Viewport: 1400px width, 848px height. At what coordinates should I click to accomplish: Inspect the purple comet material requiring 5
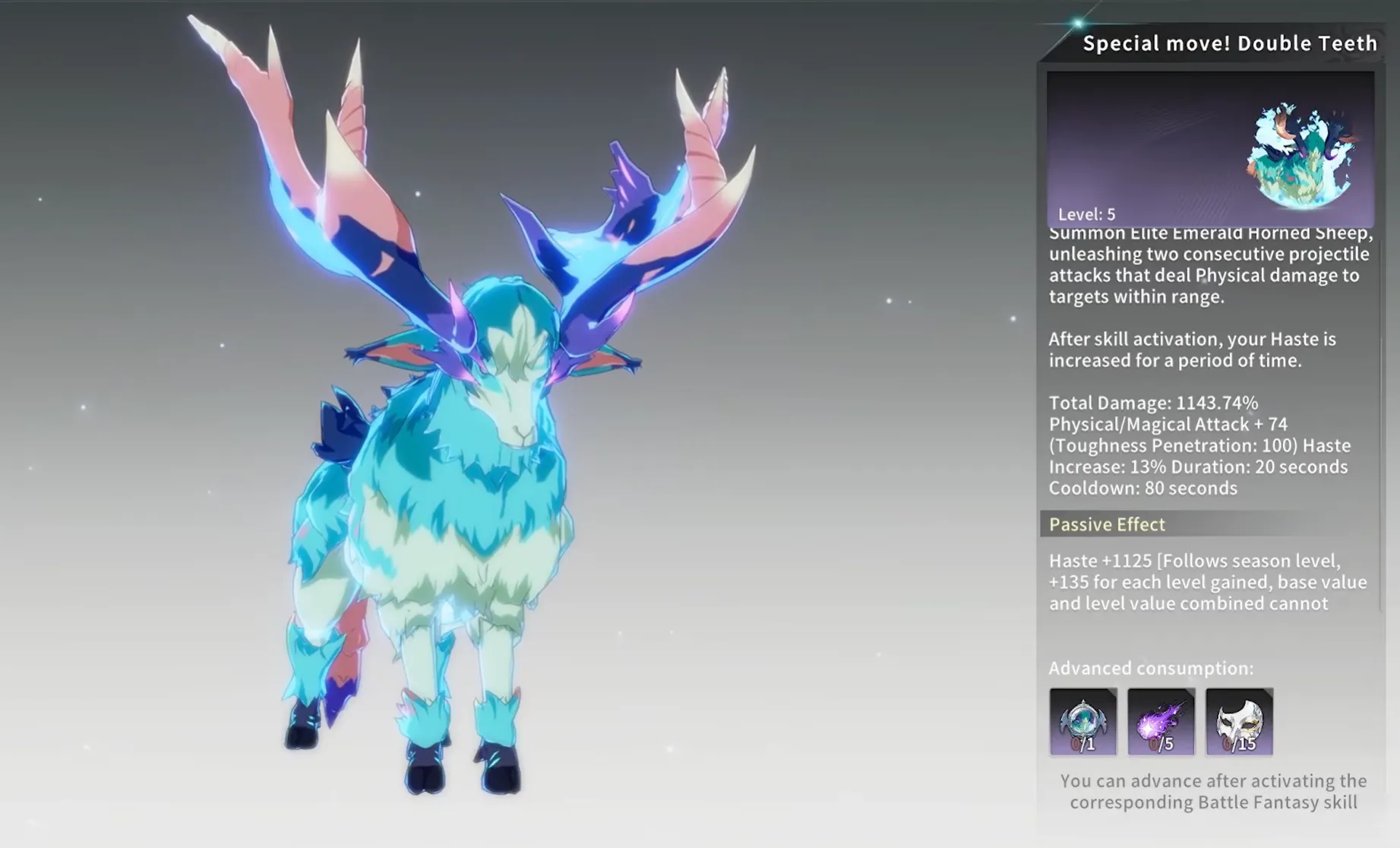click(1161, 721)
